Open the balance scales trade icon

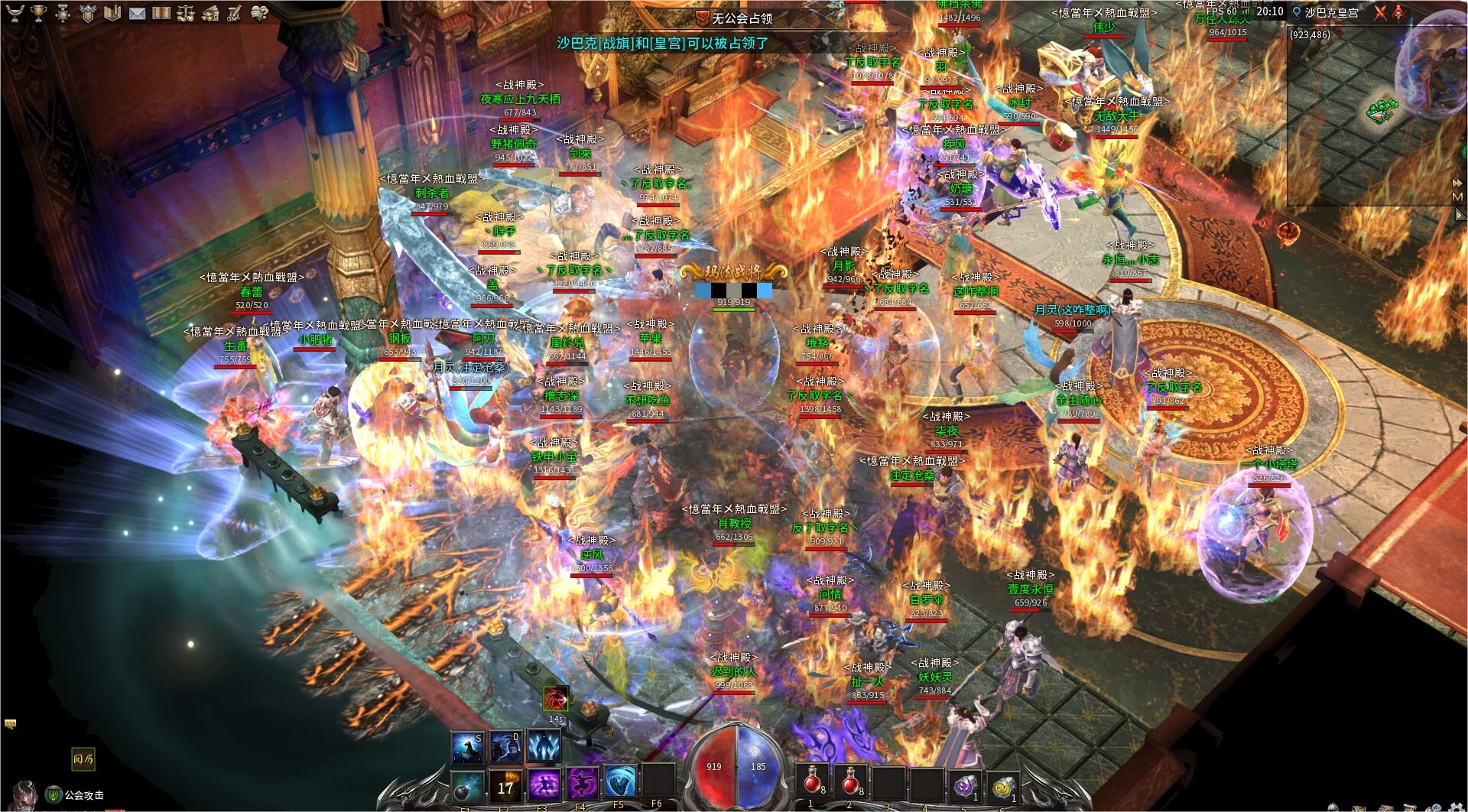pos(186,13)
